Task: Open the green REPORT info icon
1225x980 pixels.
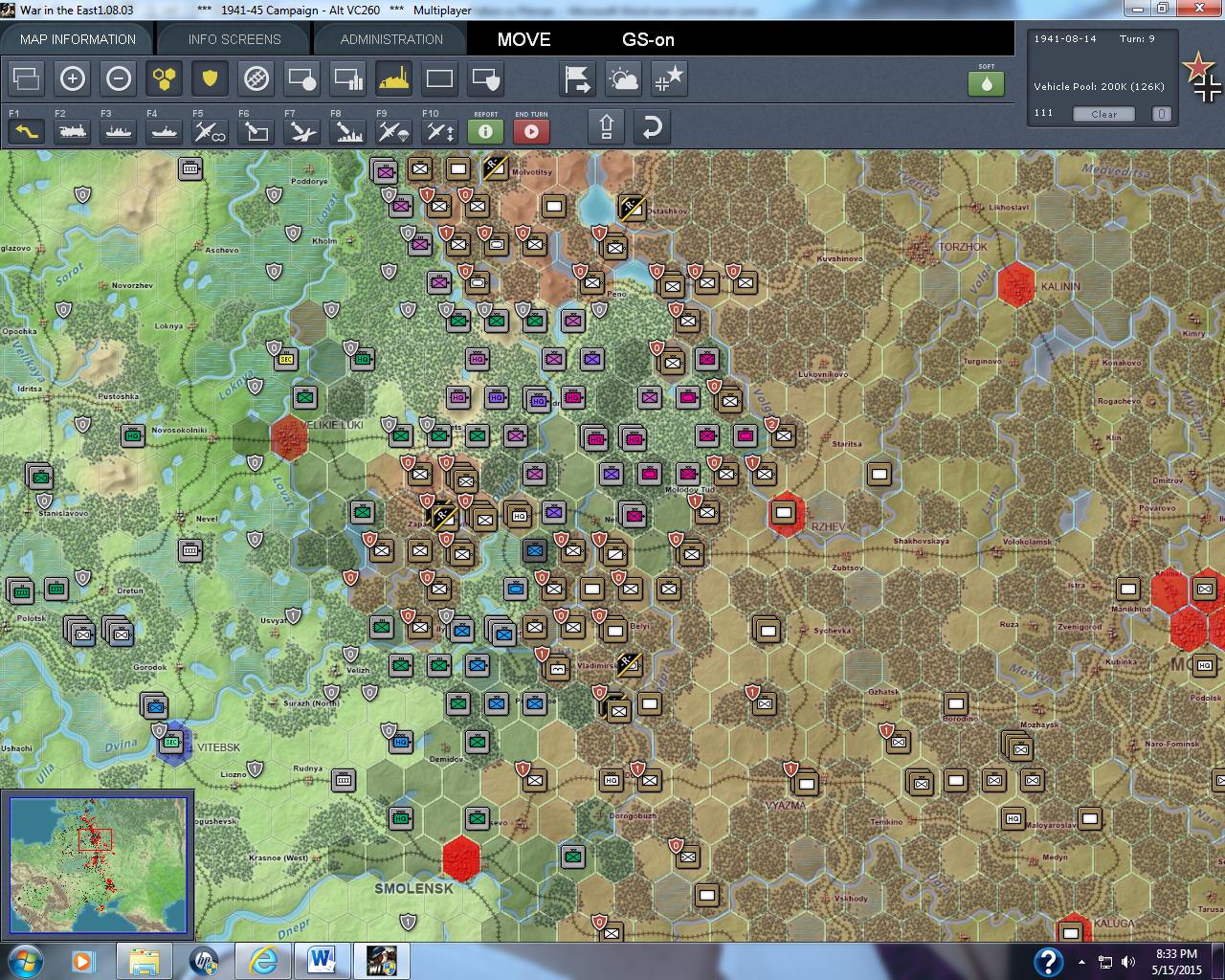Action: click(x=485, y=131)
